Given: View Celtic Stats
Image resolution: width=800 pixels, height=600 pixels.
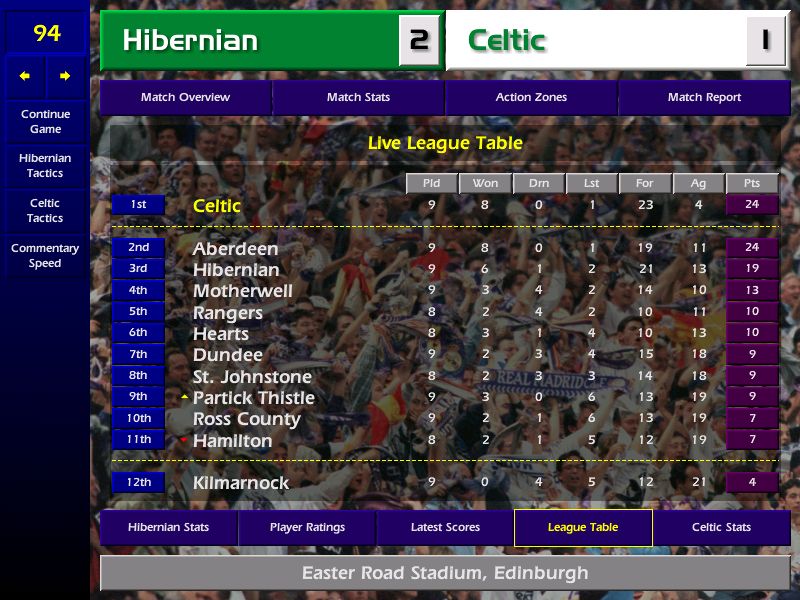Looking at the screenshot, I should [x=721, y=527].
